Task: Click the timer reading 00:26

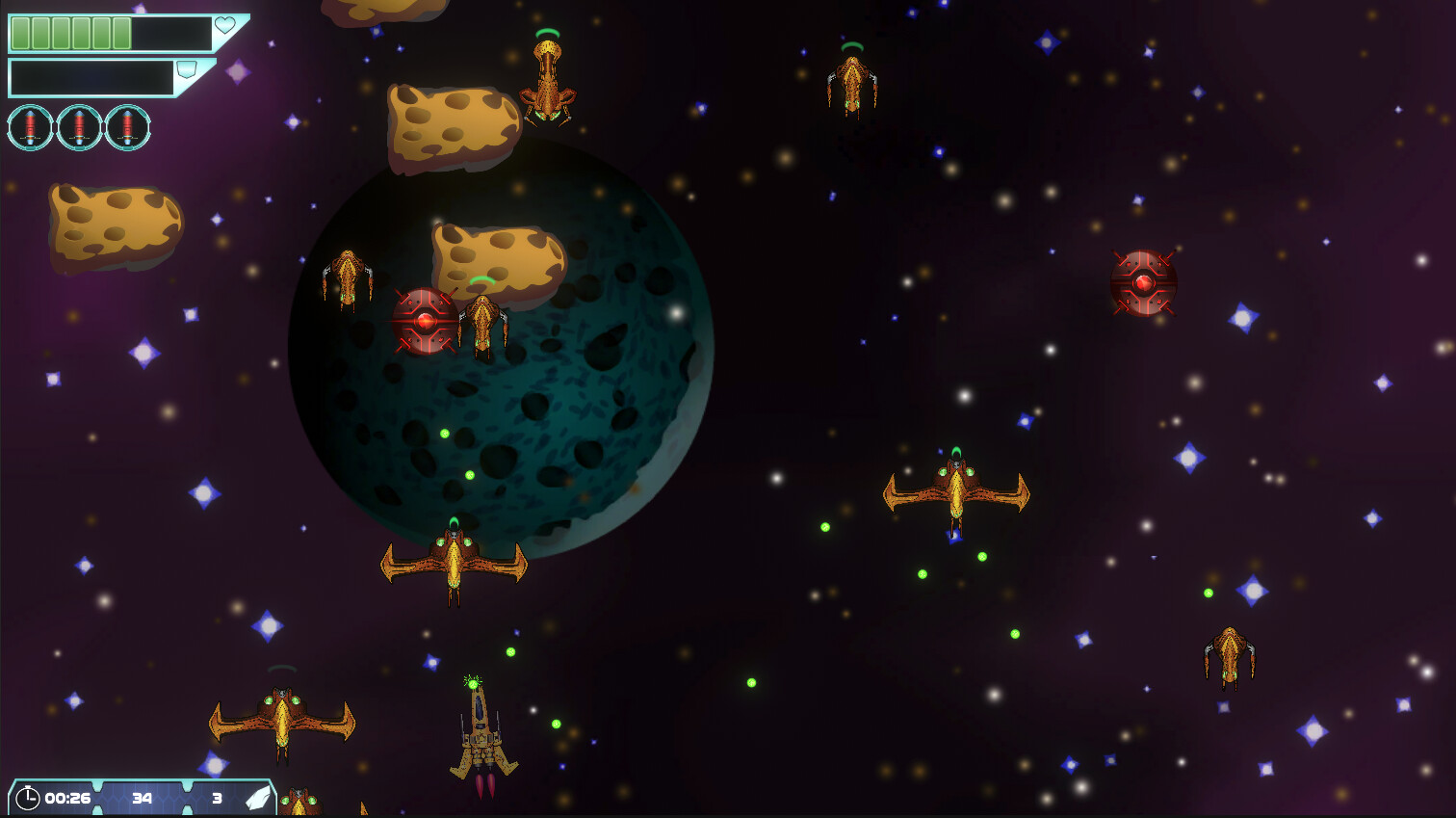Action: (66, 798)
